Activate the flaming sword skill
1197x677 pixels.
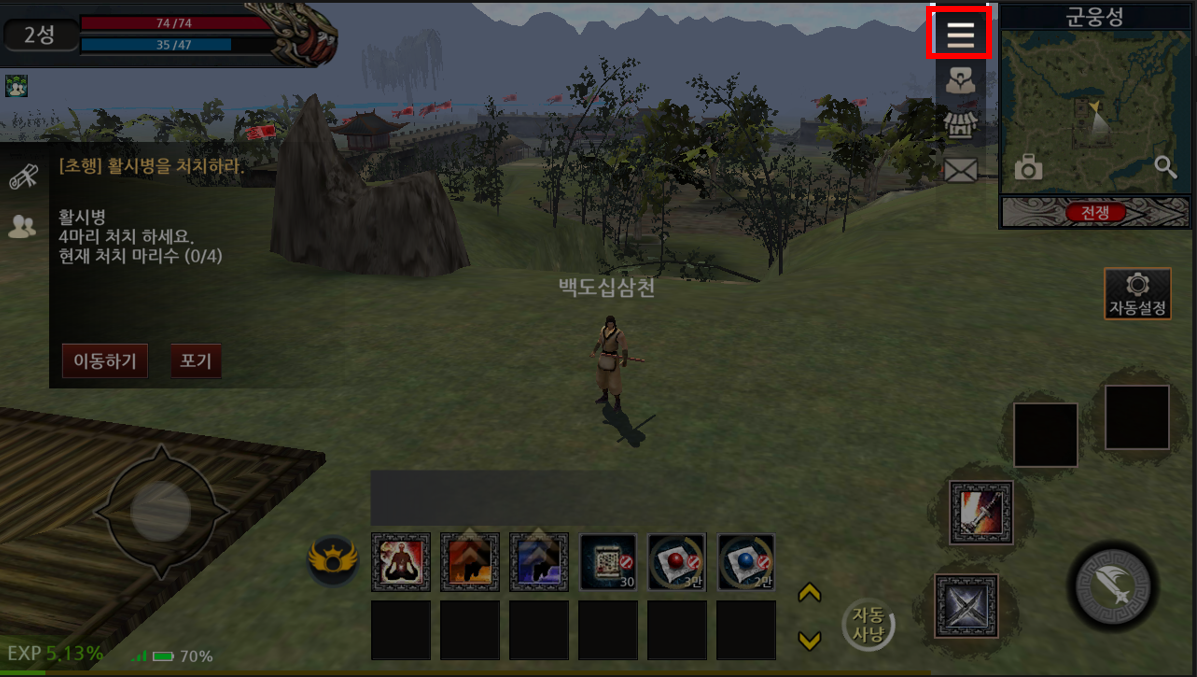click(x=981, y=513)
